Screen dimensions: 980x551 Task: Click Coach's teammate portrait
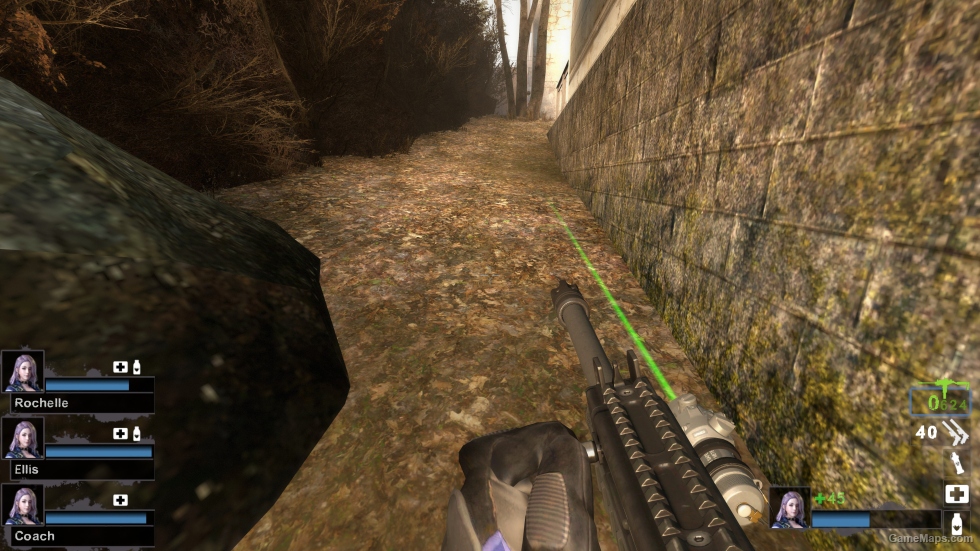click(22, 505)
